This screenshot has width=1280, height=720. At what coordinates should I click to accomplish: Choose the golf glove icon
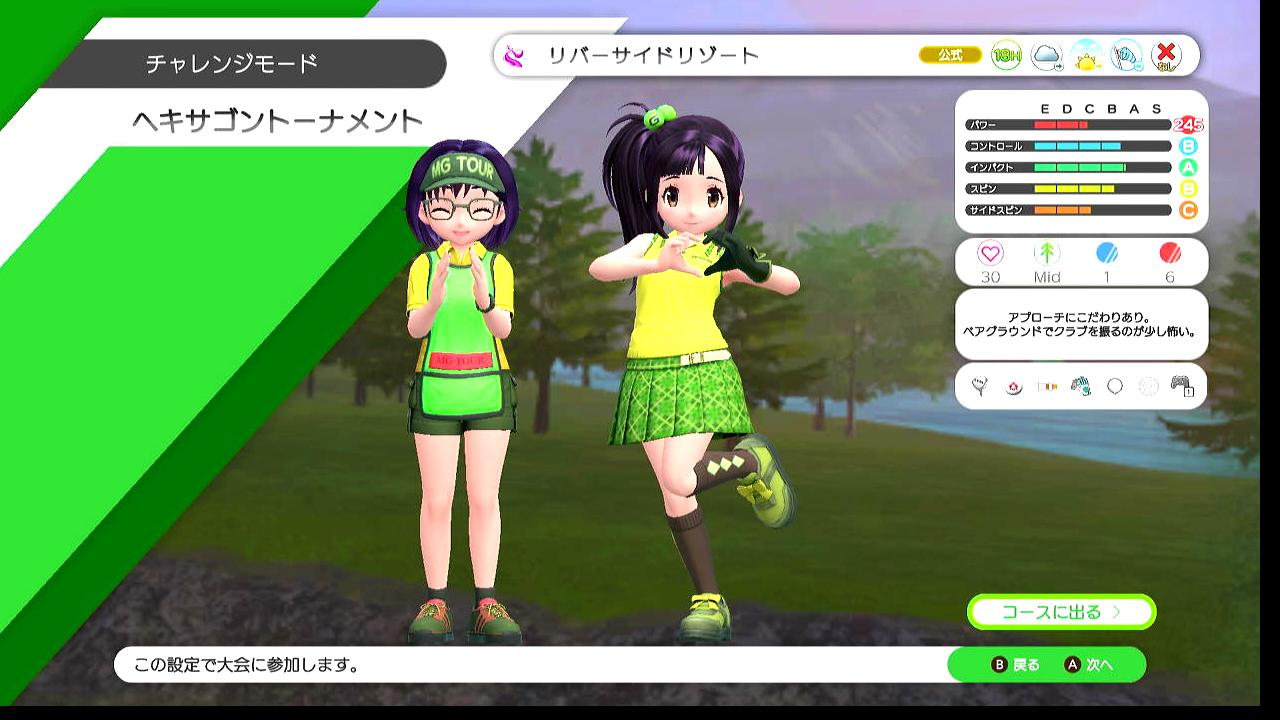click(x=1081, y=386)
